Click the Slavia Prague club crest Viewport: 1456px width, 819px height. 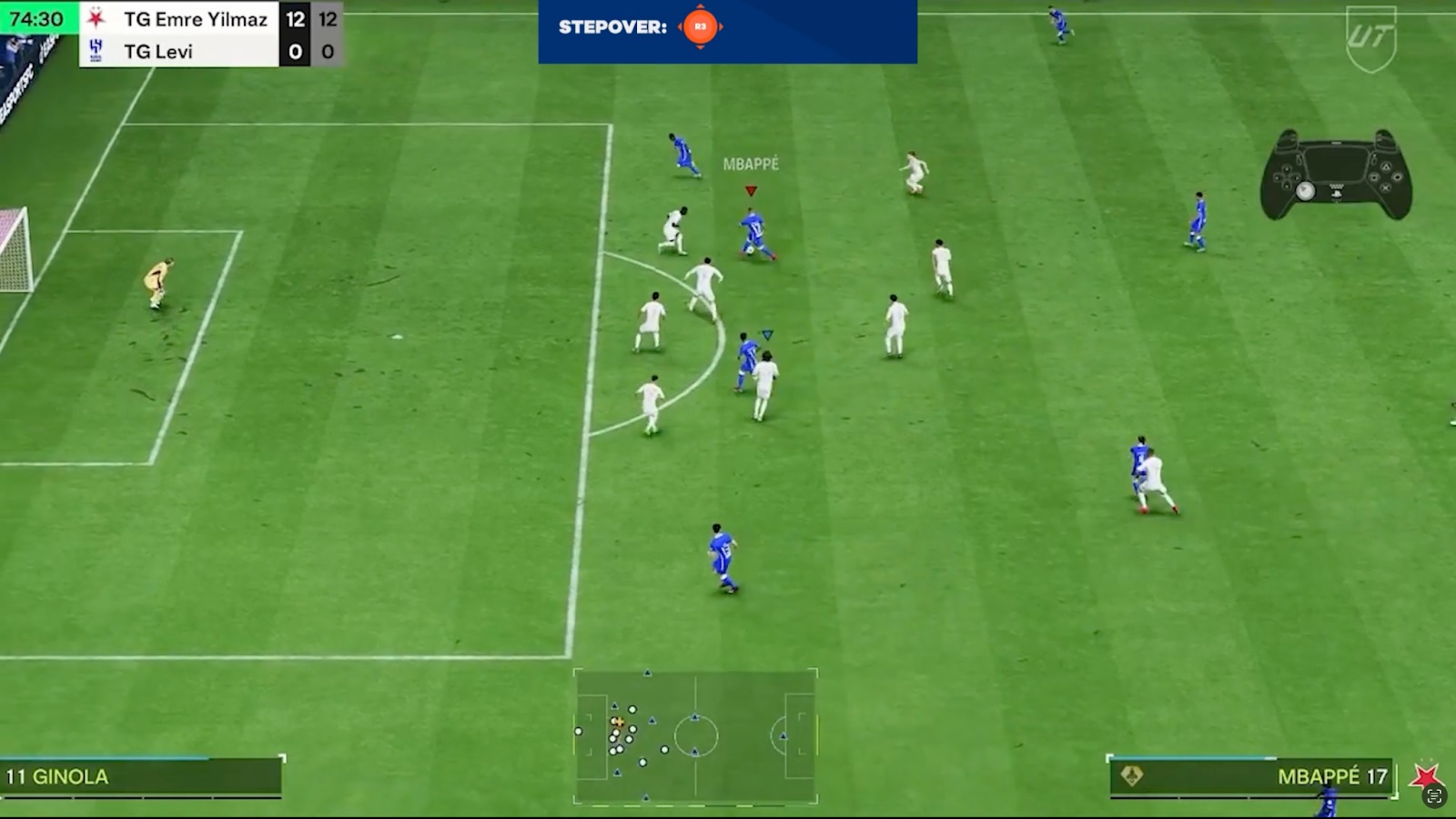96,19
